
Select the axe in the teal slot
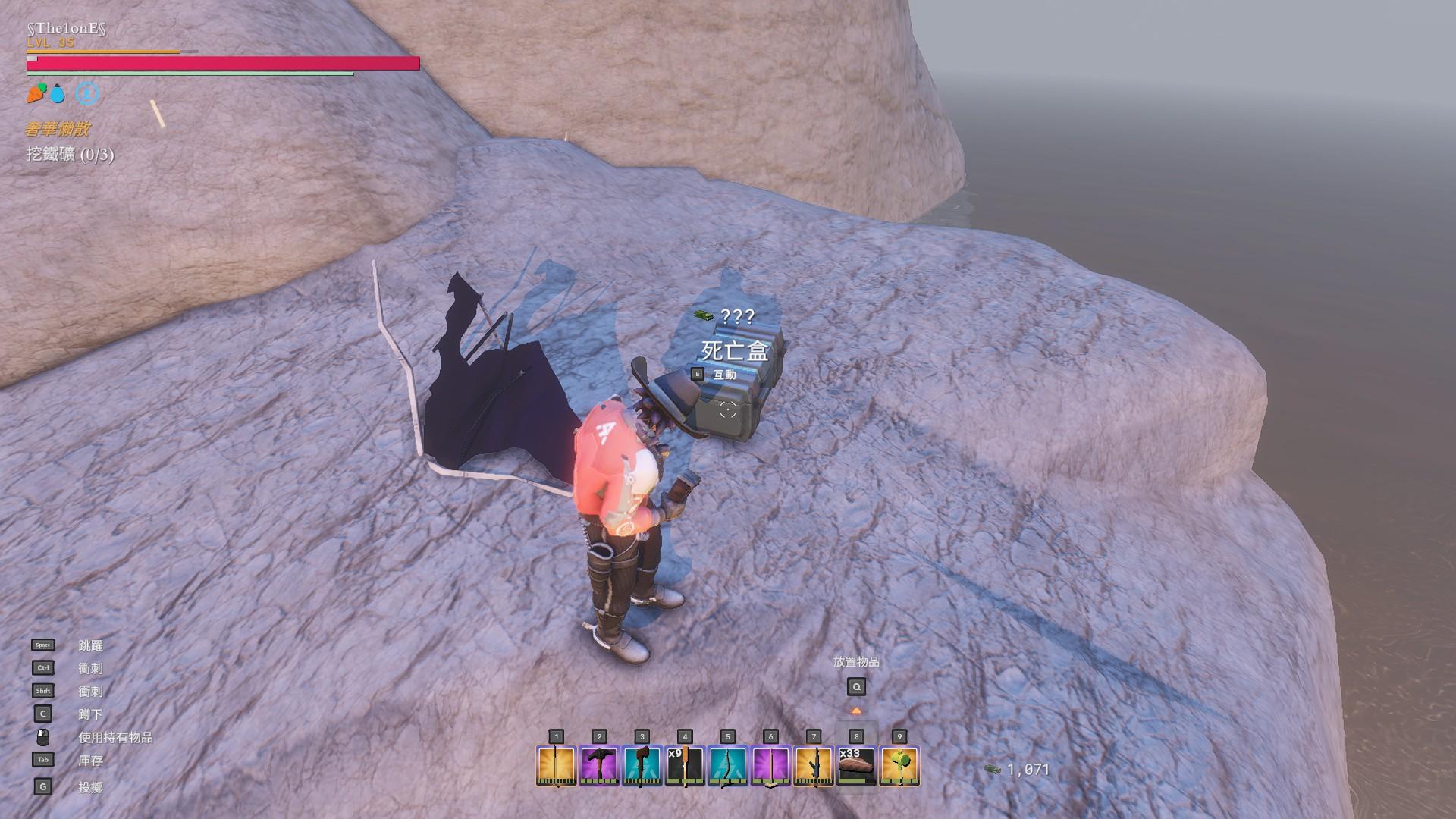click(x=642, y=765)
